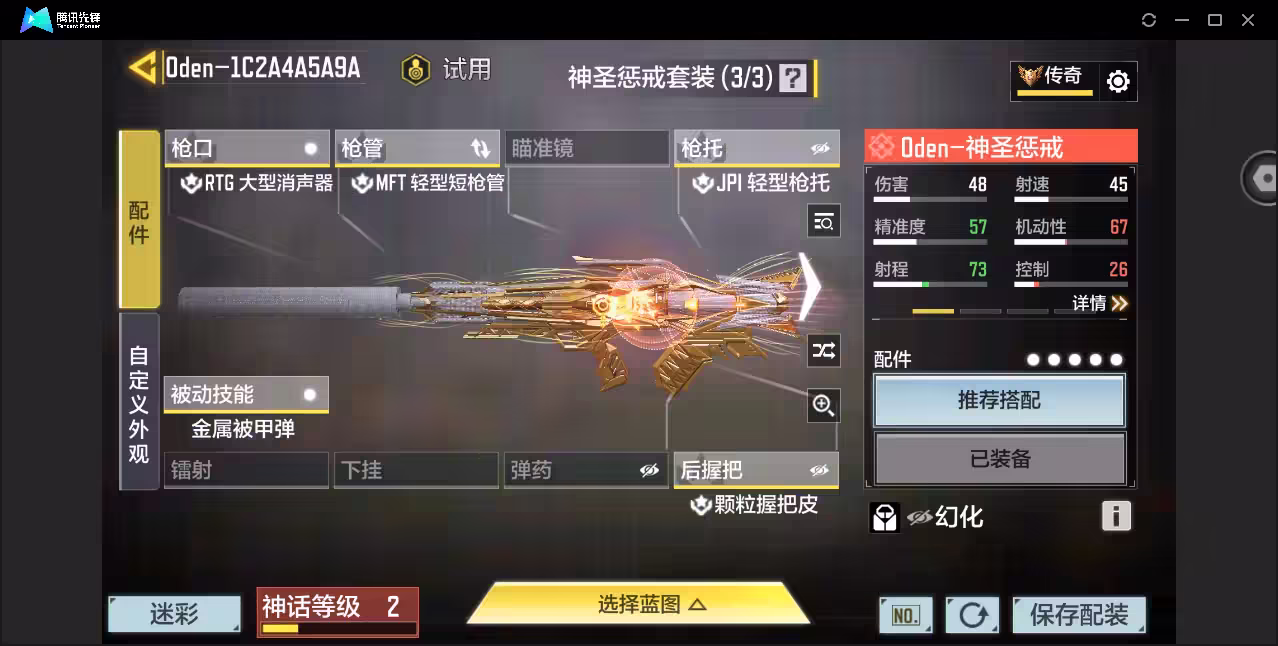Viewport: 1278px width, 646px height.
Task: Open the 枪管 barrel attachment slot
Action: (x=416, y=149)
